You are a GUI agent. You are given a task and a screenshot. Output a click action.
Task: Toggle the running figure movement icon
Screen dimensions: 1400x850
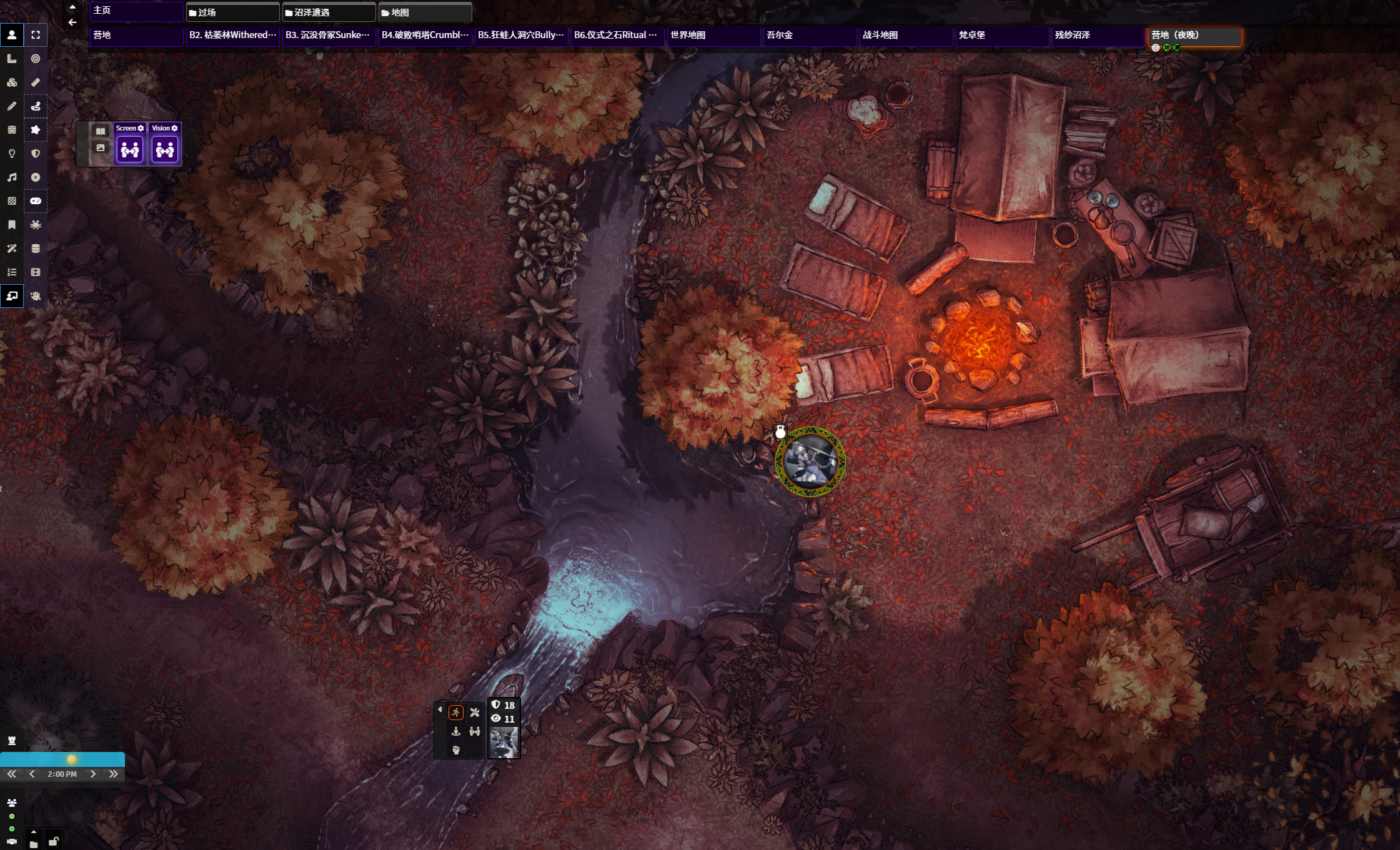456,713
